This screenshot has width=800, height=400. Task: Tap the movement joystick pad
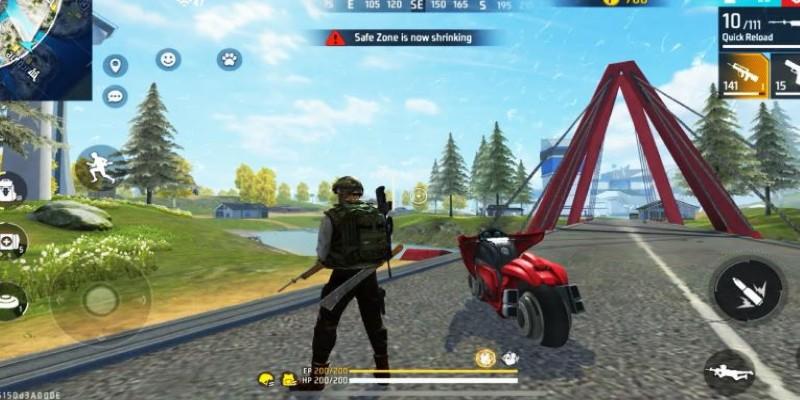point(100,298)
